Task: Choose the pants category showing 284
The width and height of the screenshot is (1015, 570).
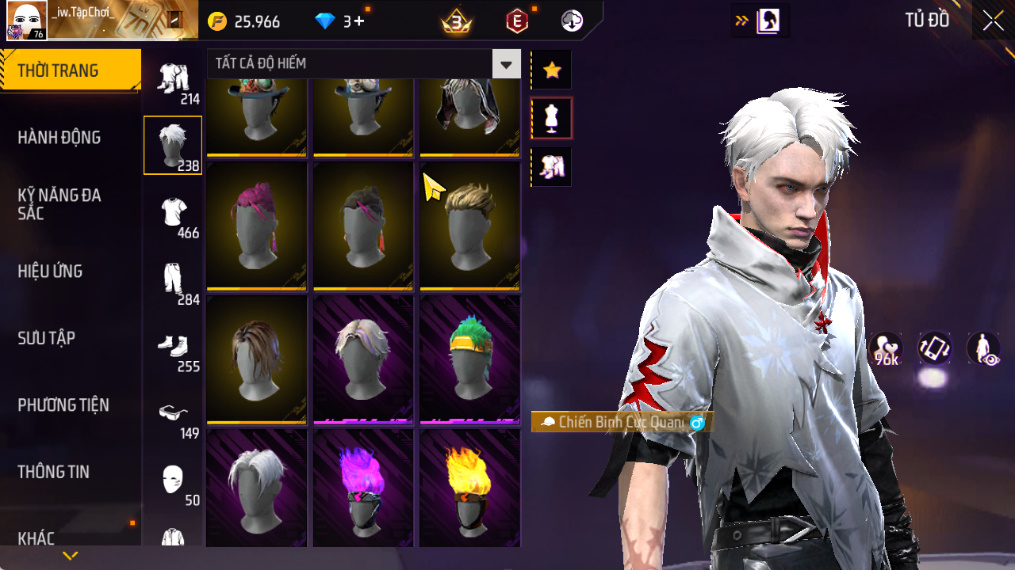Action: (174, 281)
